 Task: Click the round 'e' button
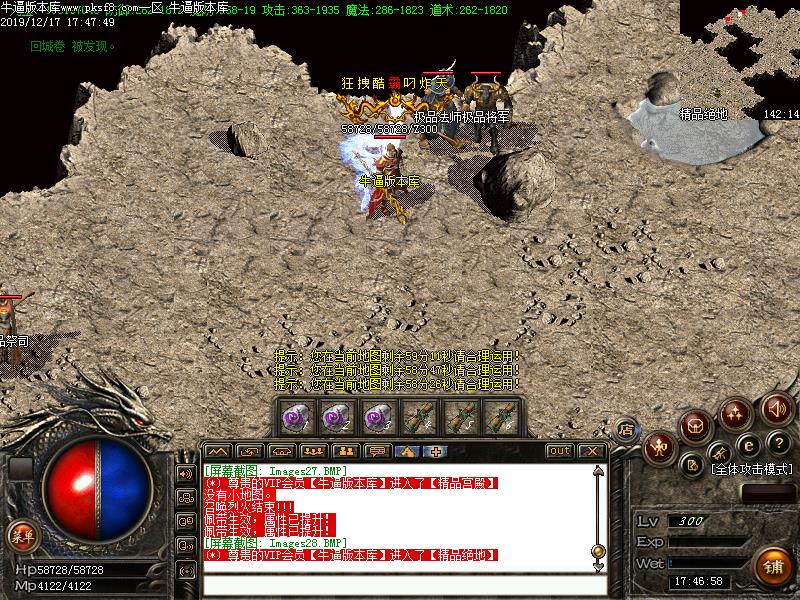coord(747,444)
